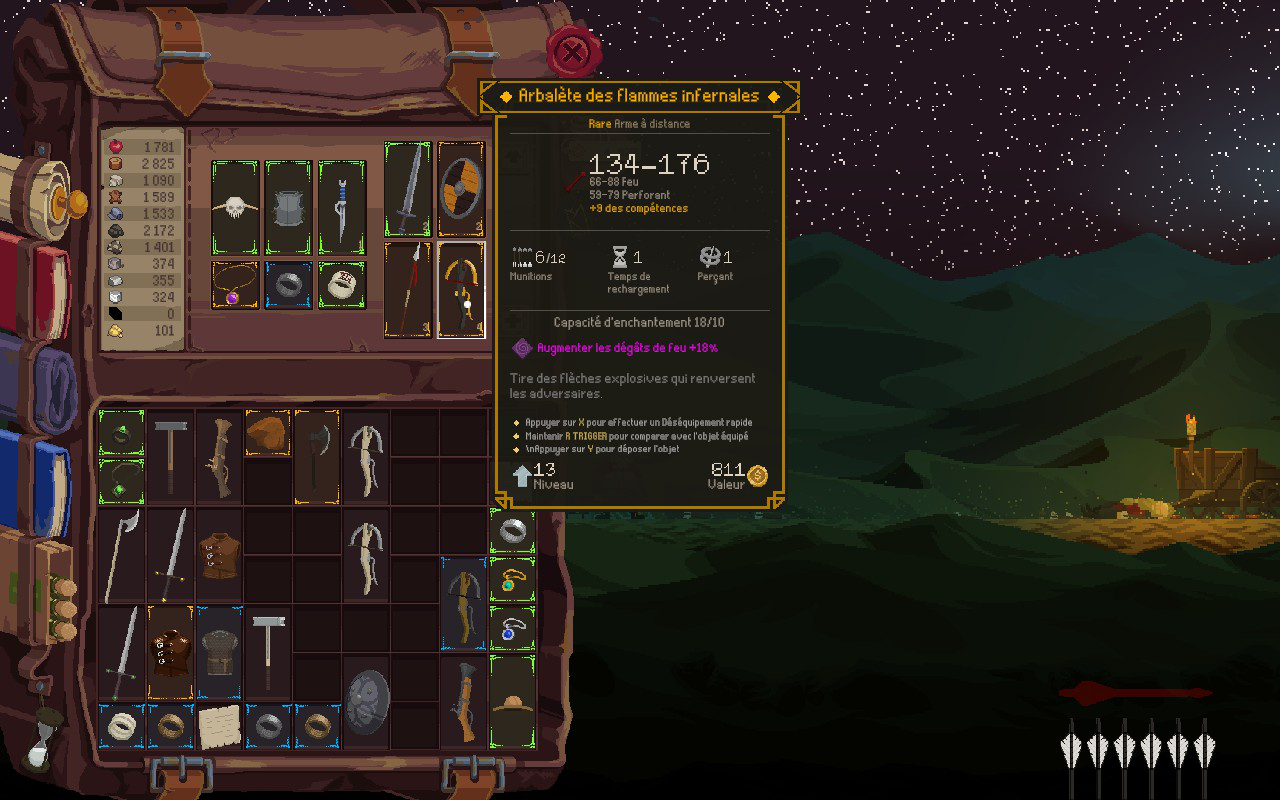1280x800 pixels.
Task: Select the equipped red-tasseled spear
Action: click(408, 289)
